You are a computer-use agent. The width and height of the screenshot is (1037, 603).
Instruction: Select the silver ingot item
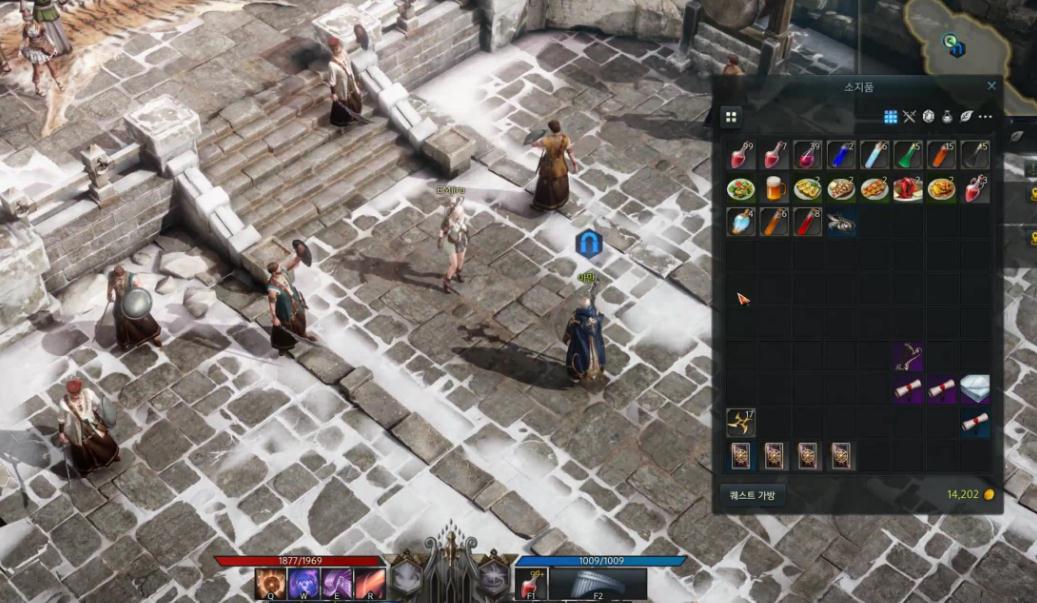[x=976, y=388]
